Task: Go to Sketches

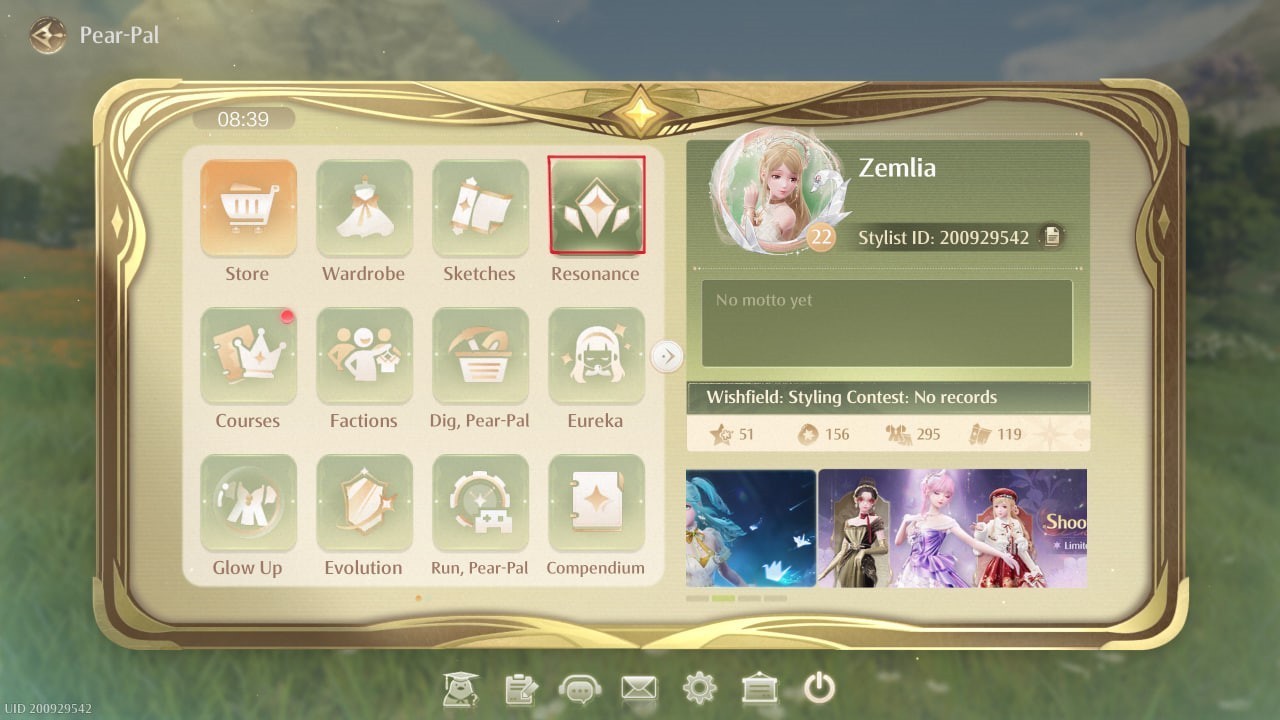Action: (x=480, y=208)
